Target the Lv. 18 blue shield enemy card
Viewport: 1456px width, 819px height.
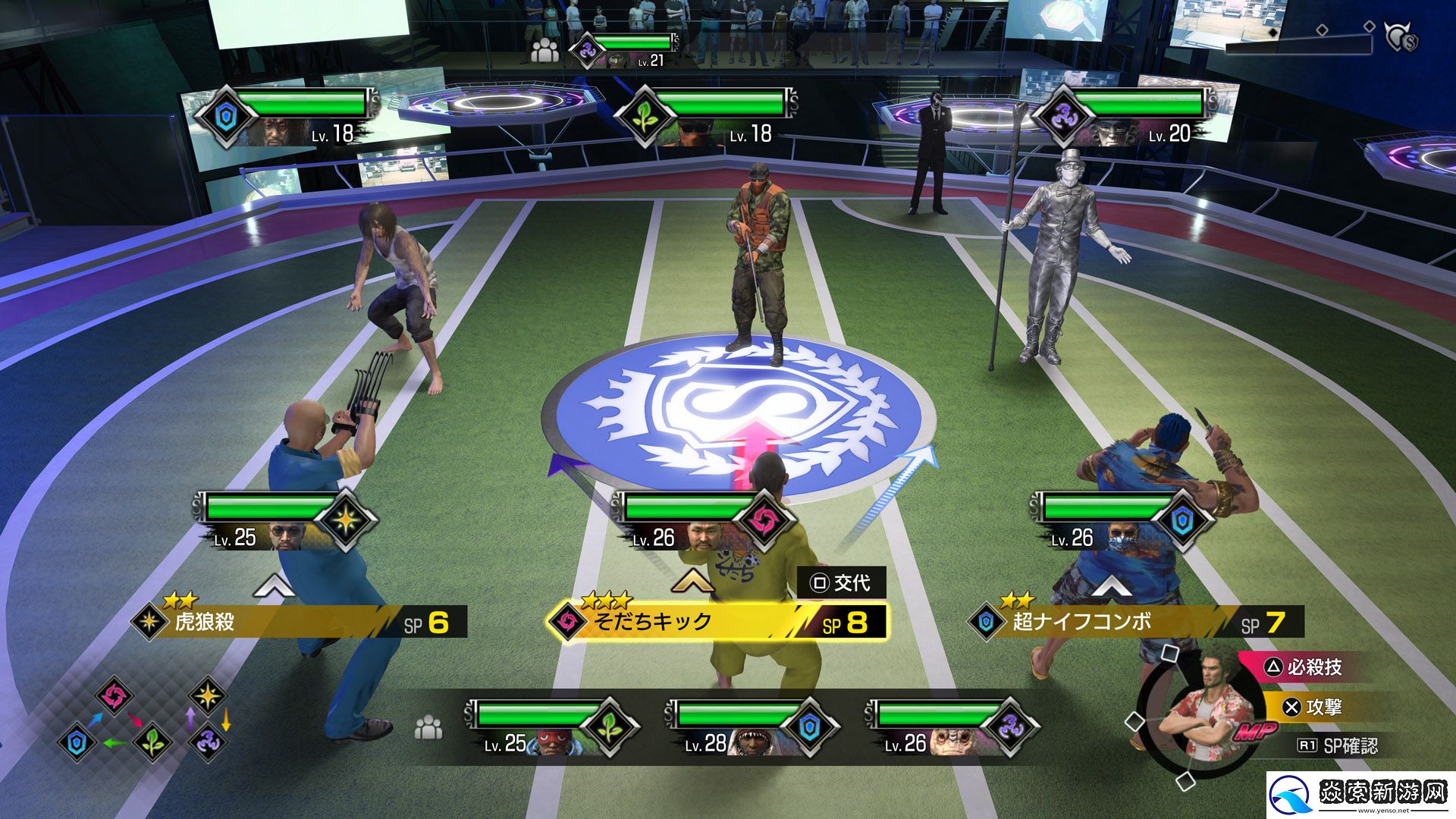(x=288, y=118)
